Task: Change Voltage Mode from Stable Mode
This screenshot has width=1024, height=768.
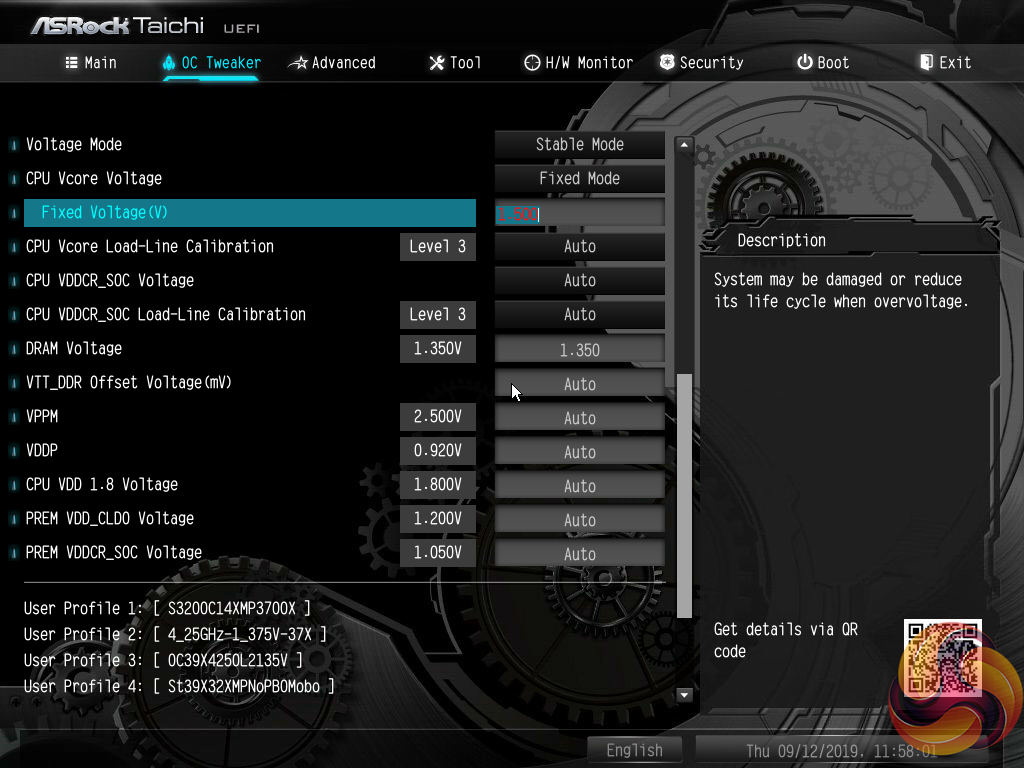Action: tap(580, 145)
